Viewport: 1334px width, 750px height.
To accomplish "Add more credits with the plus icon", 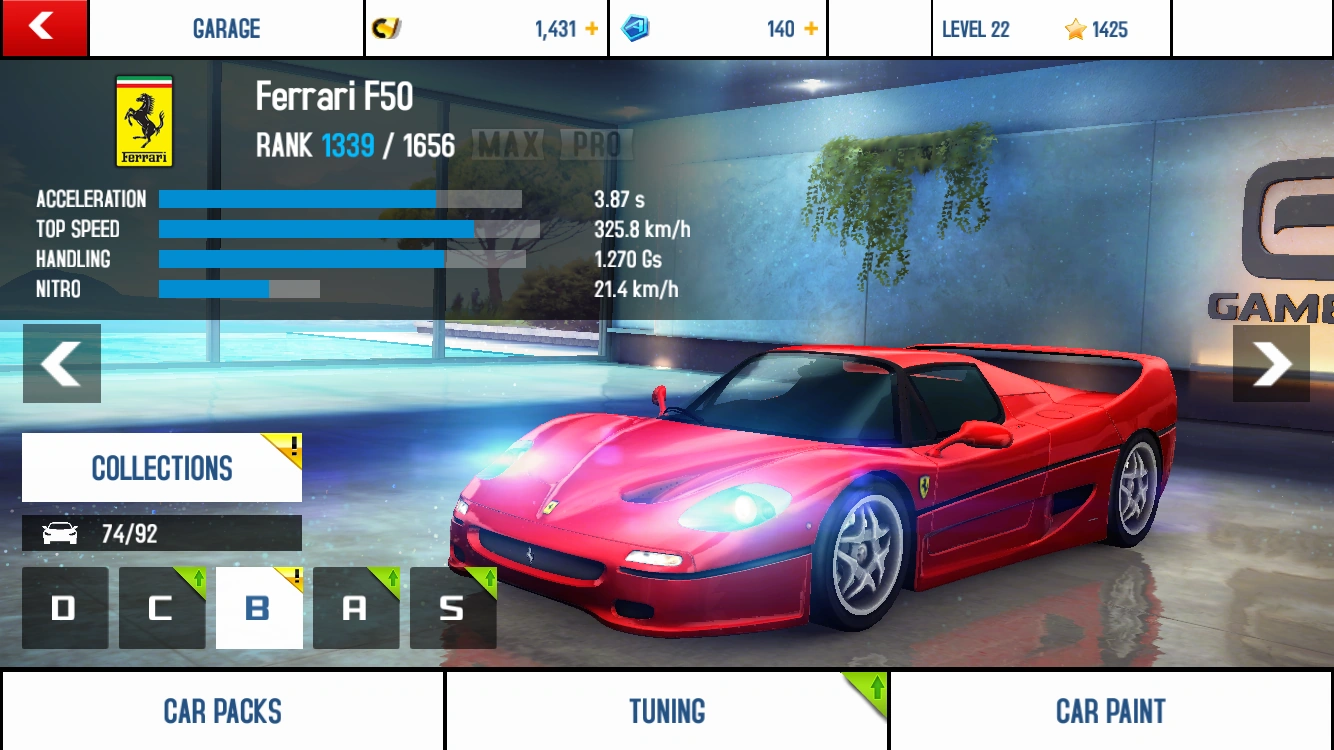I will click(x=592, y=29).
